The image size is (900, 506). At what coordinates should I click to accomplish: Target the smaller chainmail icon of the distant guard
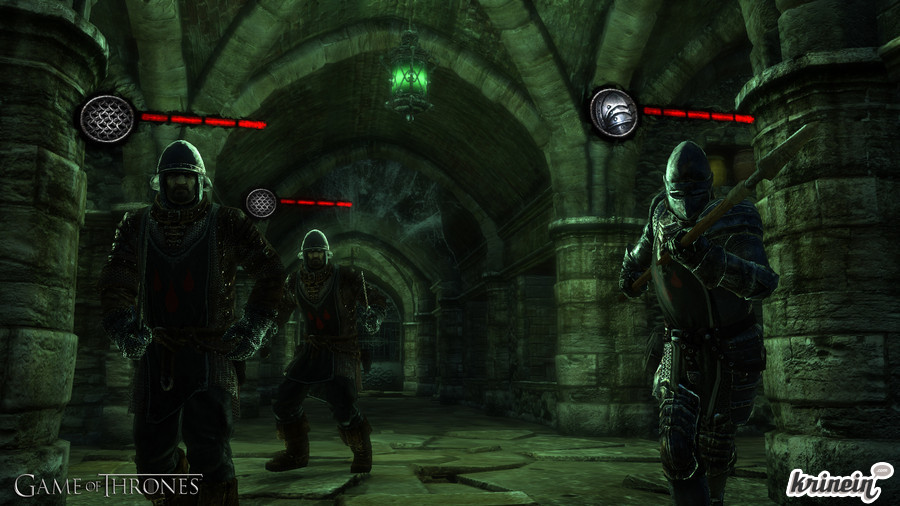pos(261,203)
